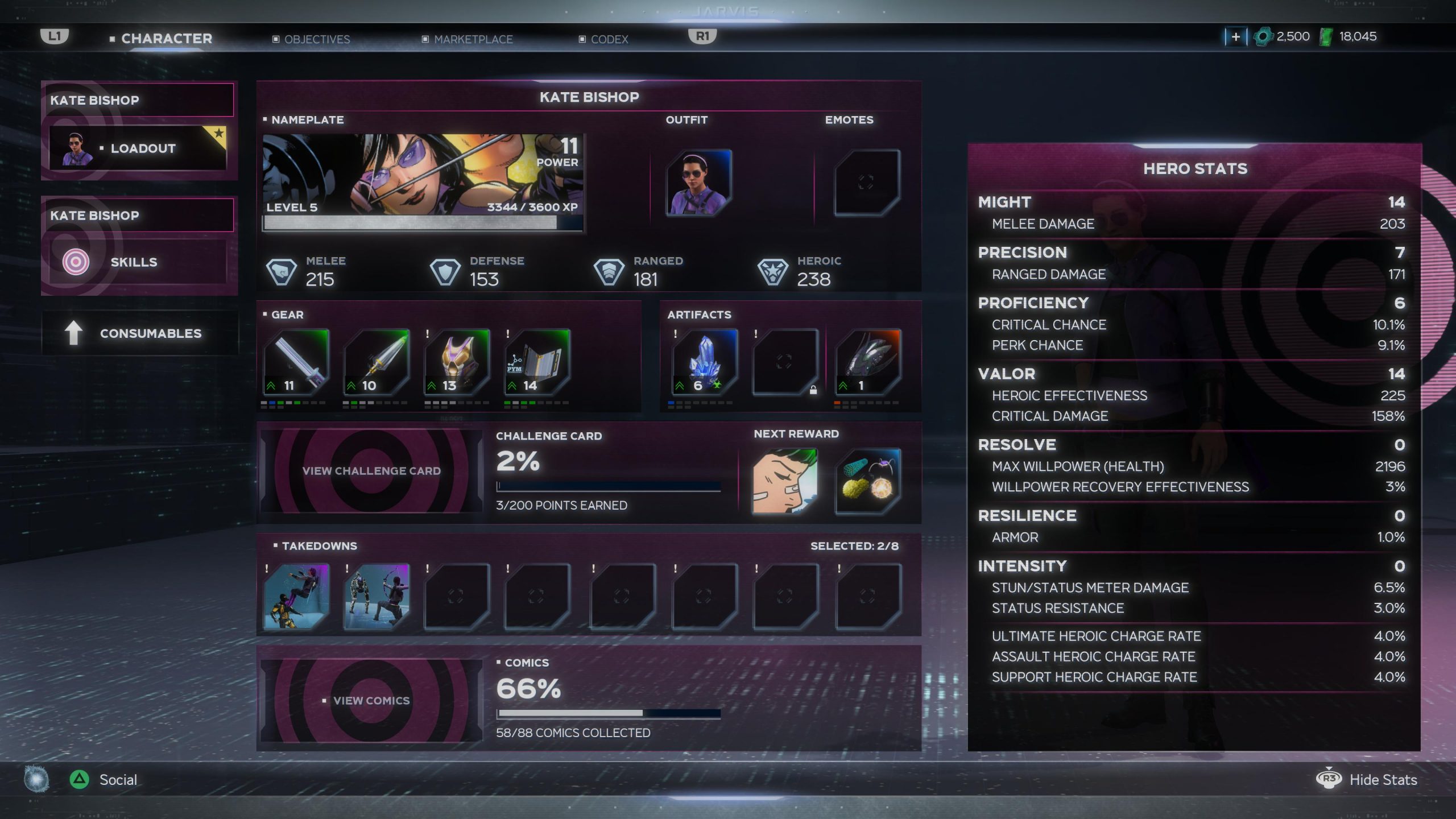The width and height of the screenshot is (1456, 819).
Task: Select the comic face next reward
Action: coord(784,481)
